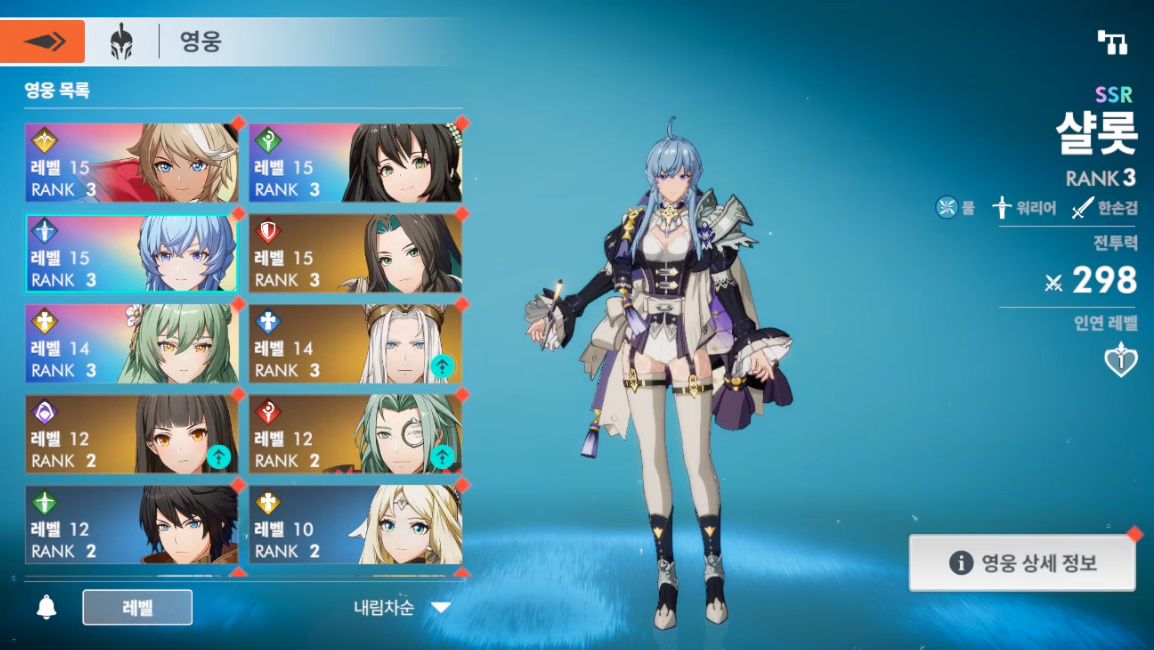Choose the monocle-wearing green-haired hero
Viewport: 1154px width, 650px height.
coord(355,434)
